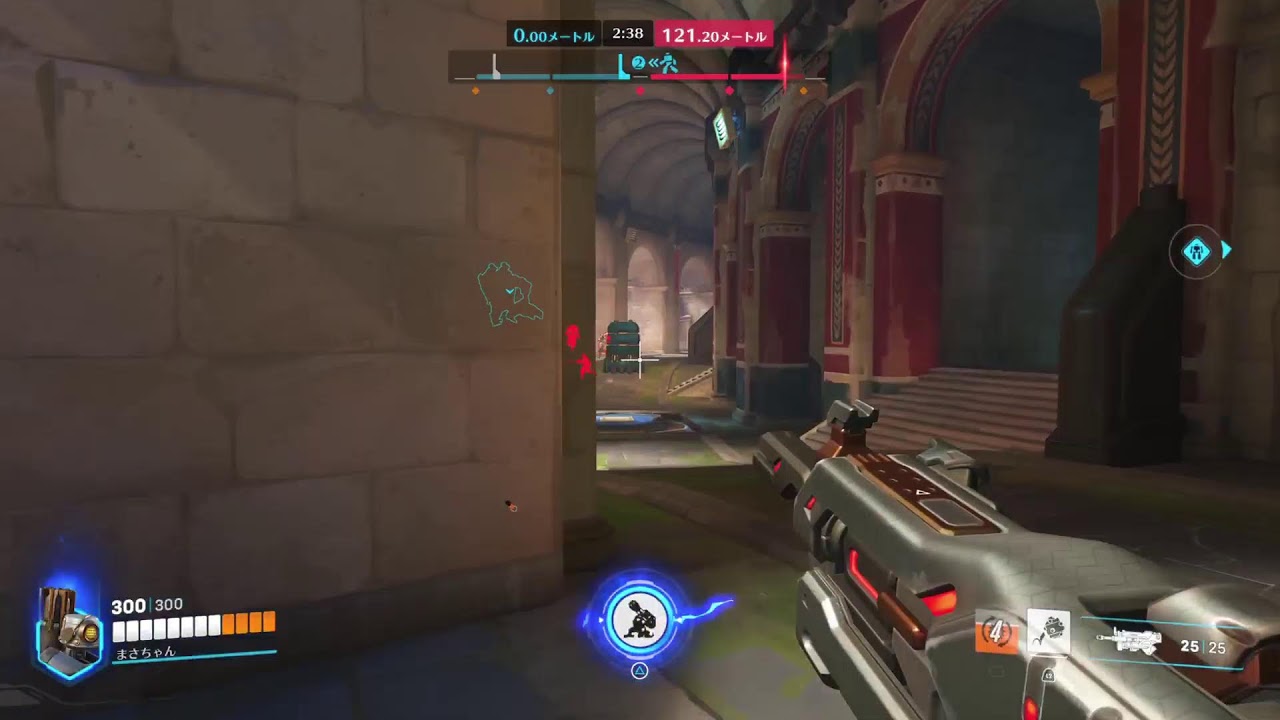Toggle the orange checkpoint diamond under the progress bar

475,90
